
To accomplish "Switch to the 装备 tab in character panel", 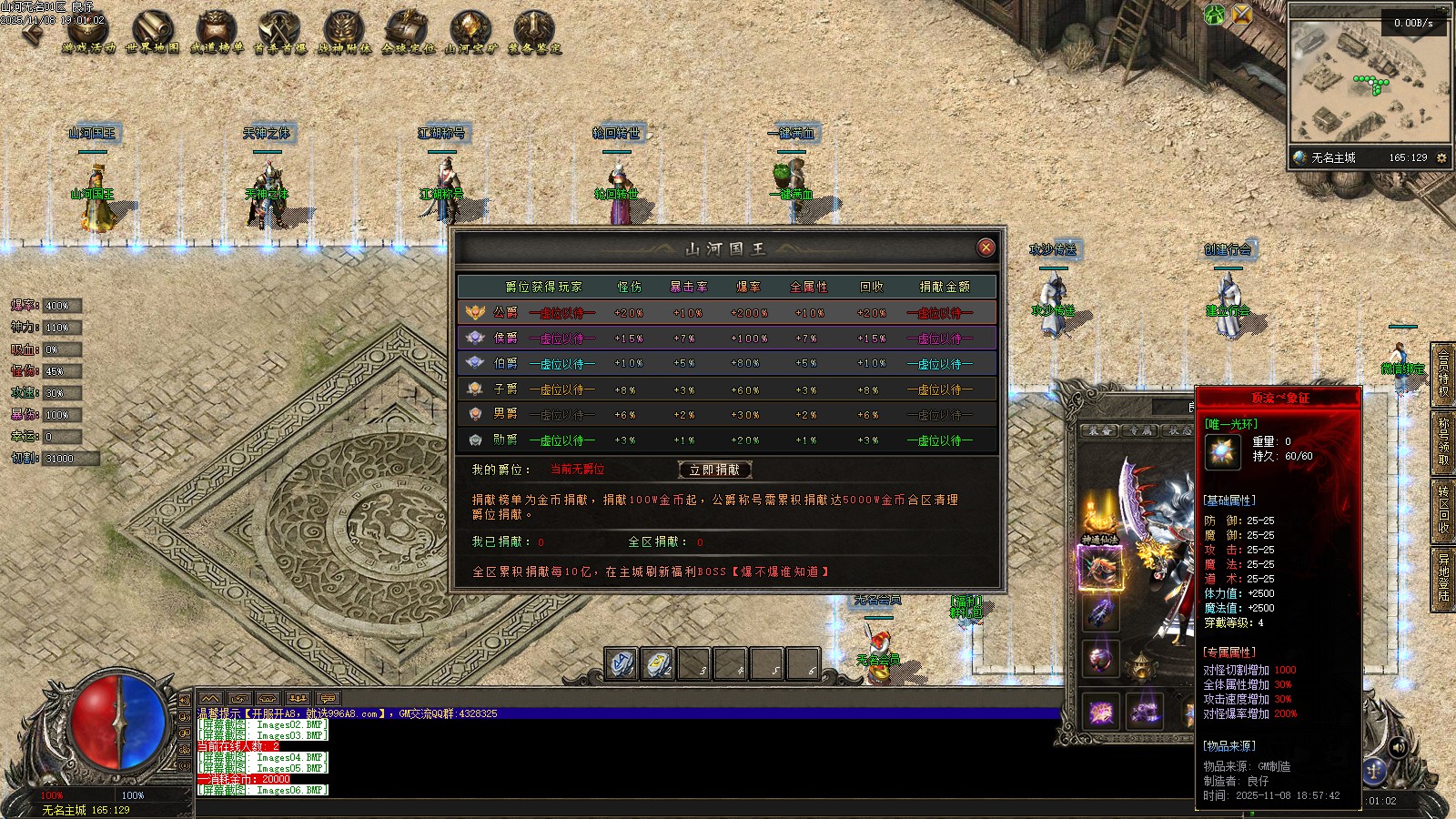I will coord(1099,430).
